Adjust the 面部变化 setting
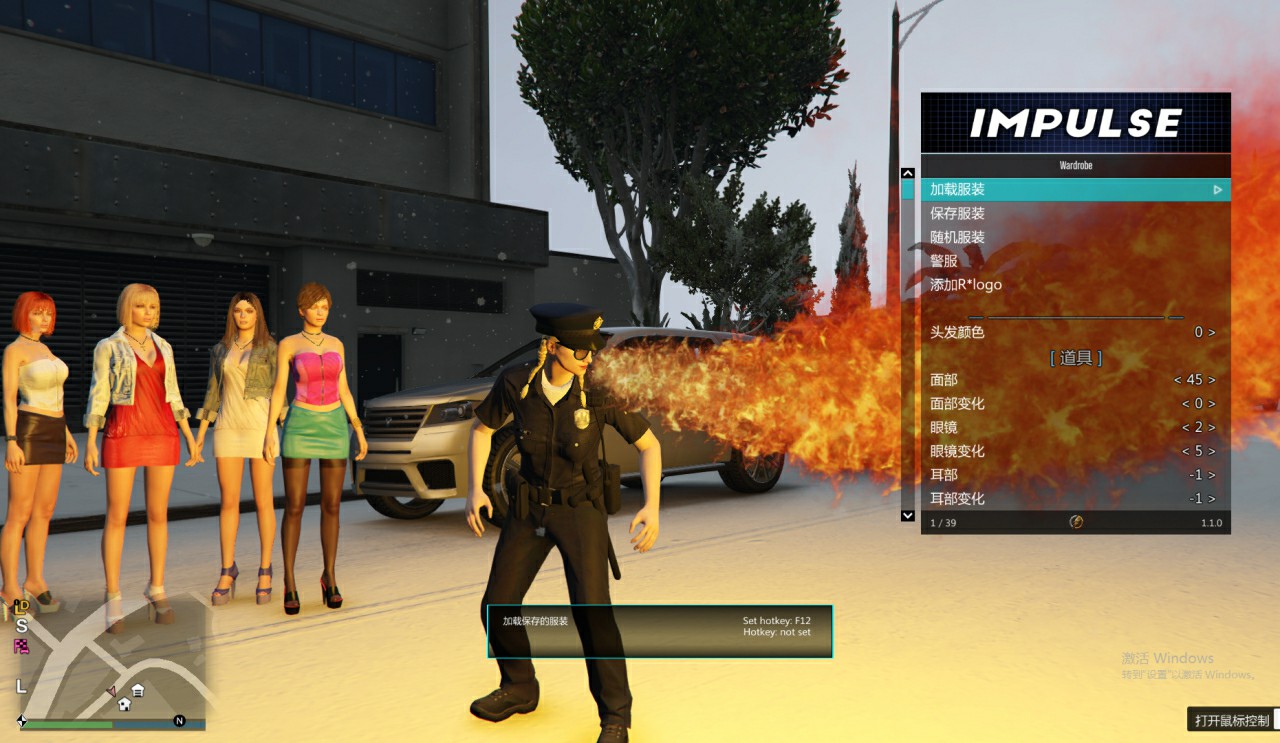The height and width of the screenshot is (743, 1280). pyautogui.click(x=1075, y=404)
